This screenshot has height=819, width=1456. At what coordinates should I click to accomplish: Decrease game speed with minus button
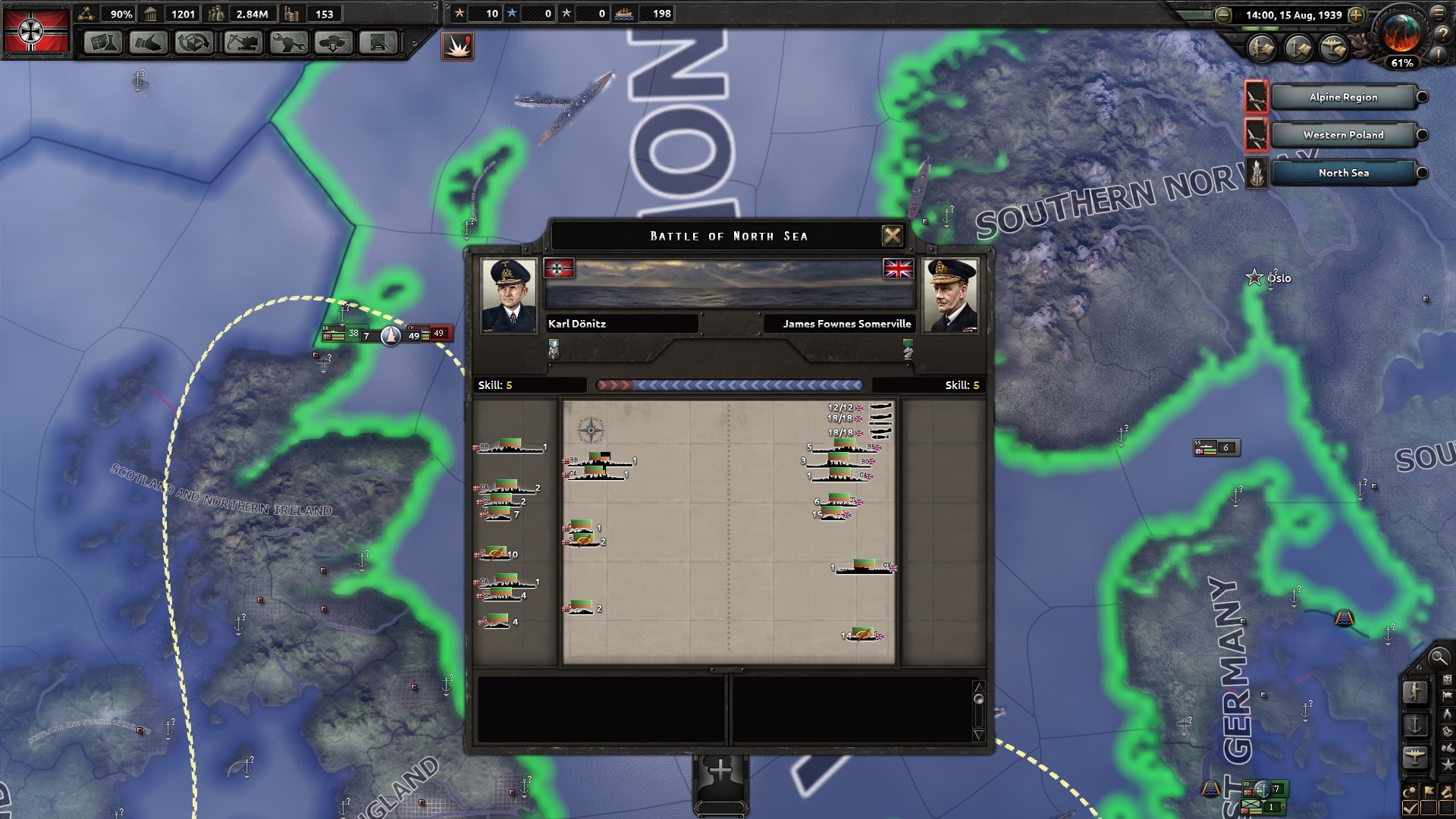[x=1222, y=15]
